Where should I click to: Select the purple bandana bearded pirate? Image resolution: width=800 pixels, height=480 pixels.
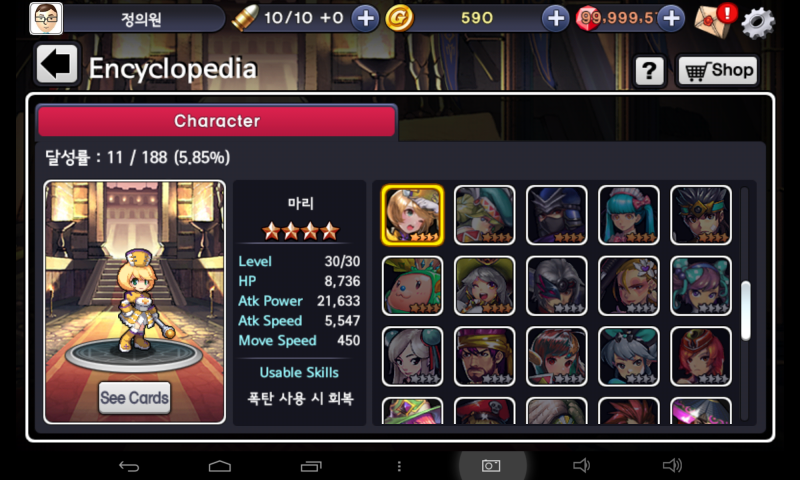click(x=484, y=357)
